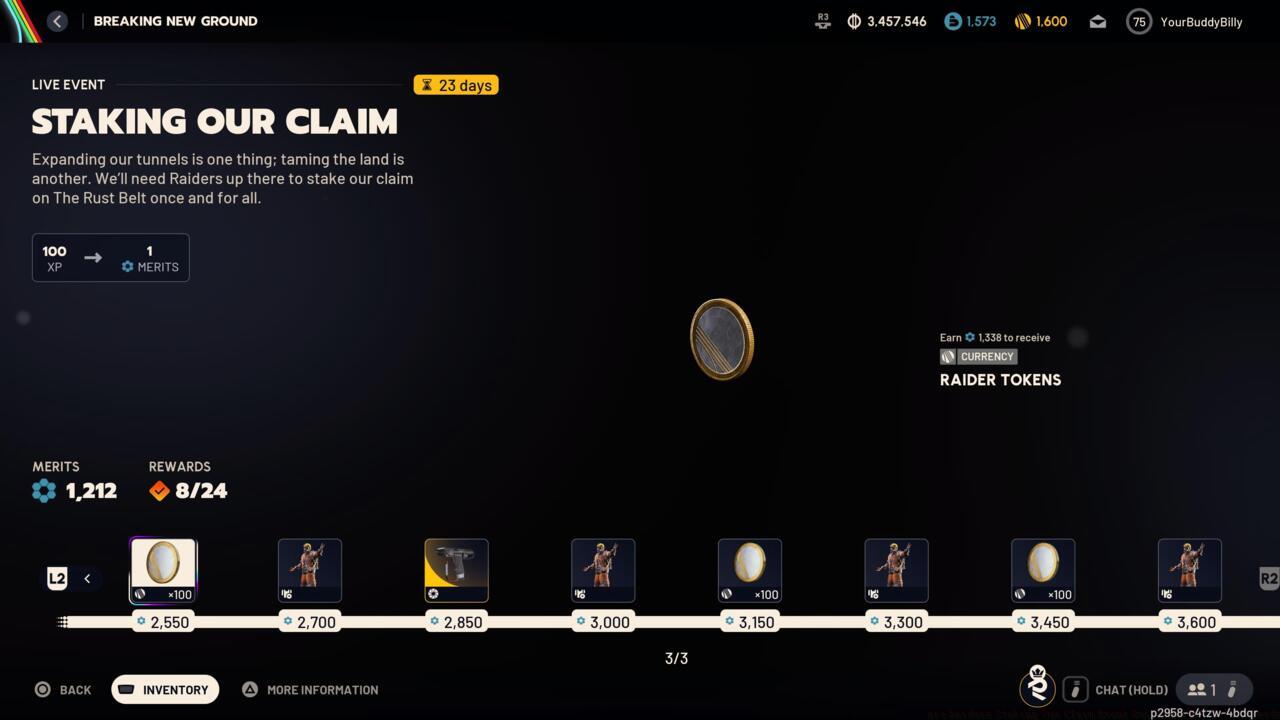The width and height of the screenshot is (1280, 720).
Task: Toggle the party voice indicator showing 1
Action: 1205,689
